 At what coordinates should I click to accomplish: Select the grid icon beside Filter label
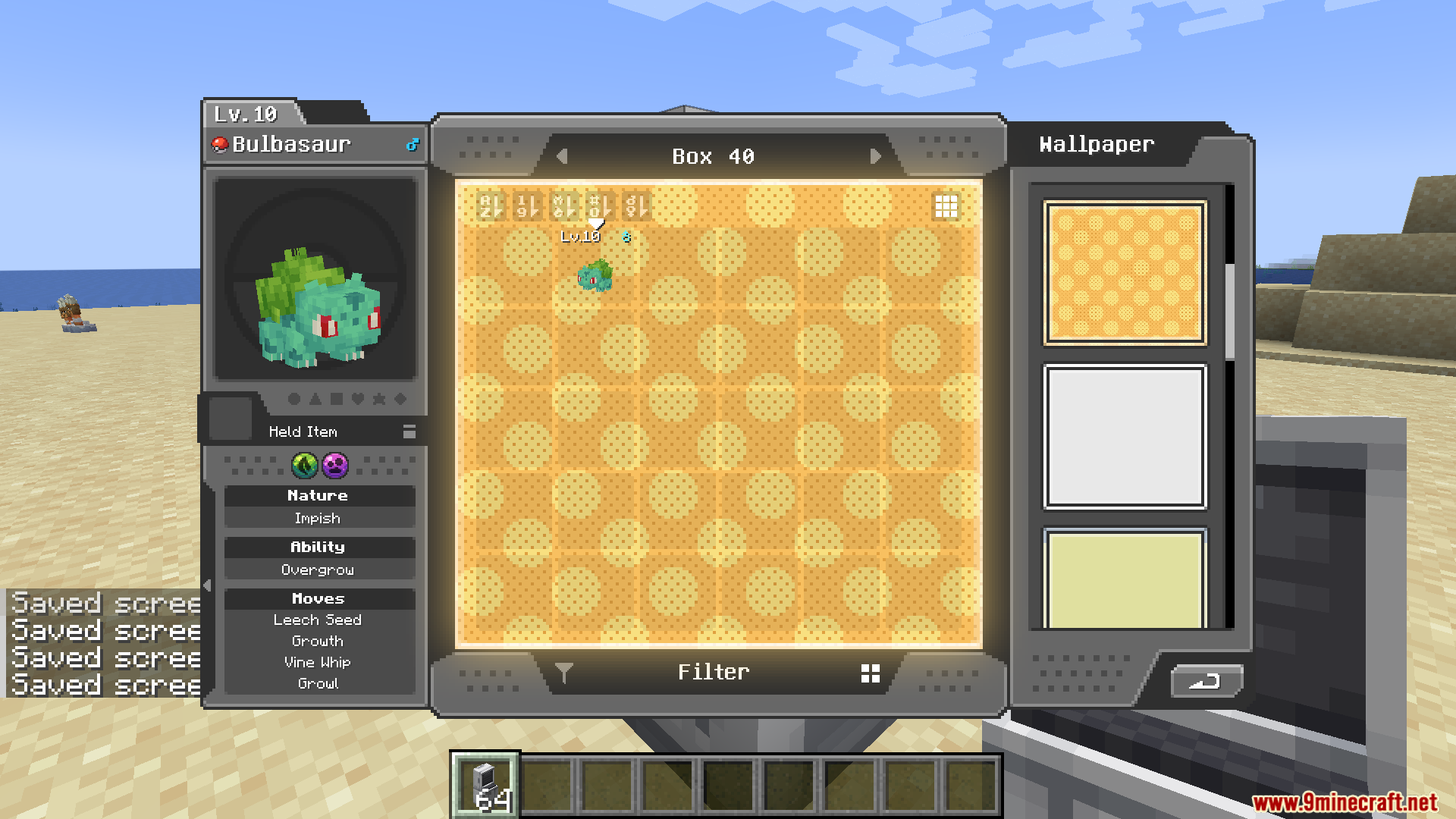coord(870,672)
